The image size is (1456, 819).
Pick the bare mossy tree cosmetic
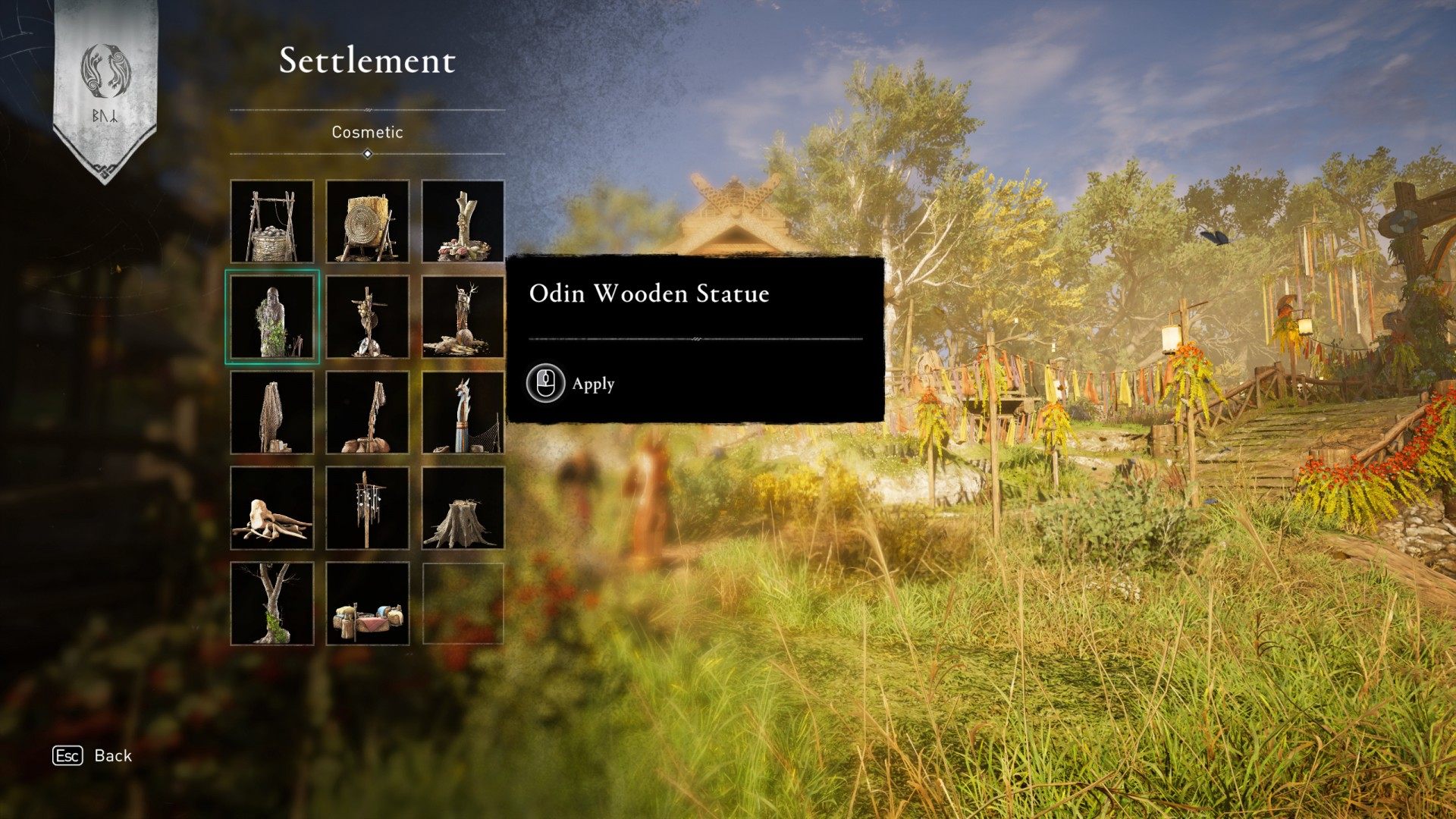click(x=272, y=604)
